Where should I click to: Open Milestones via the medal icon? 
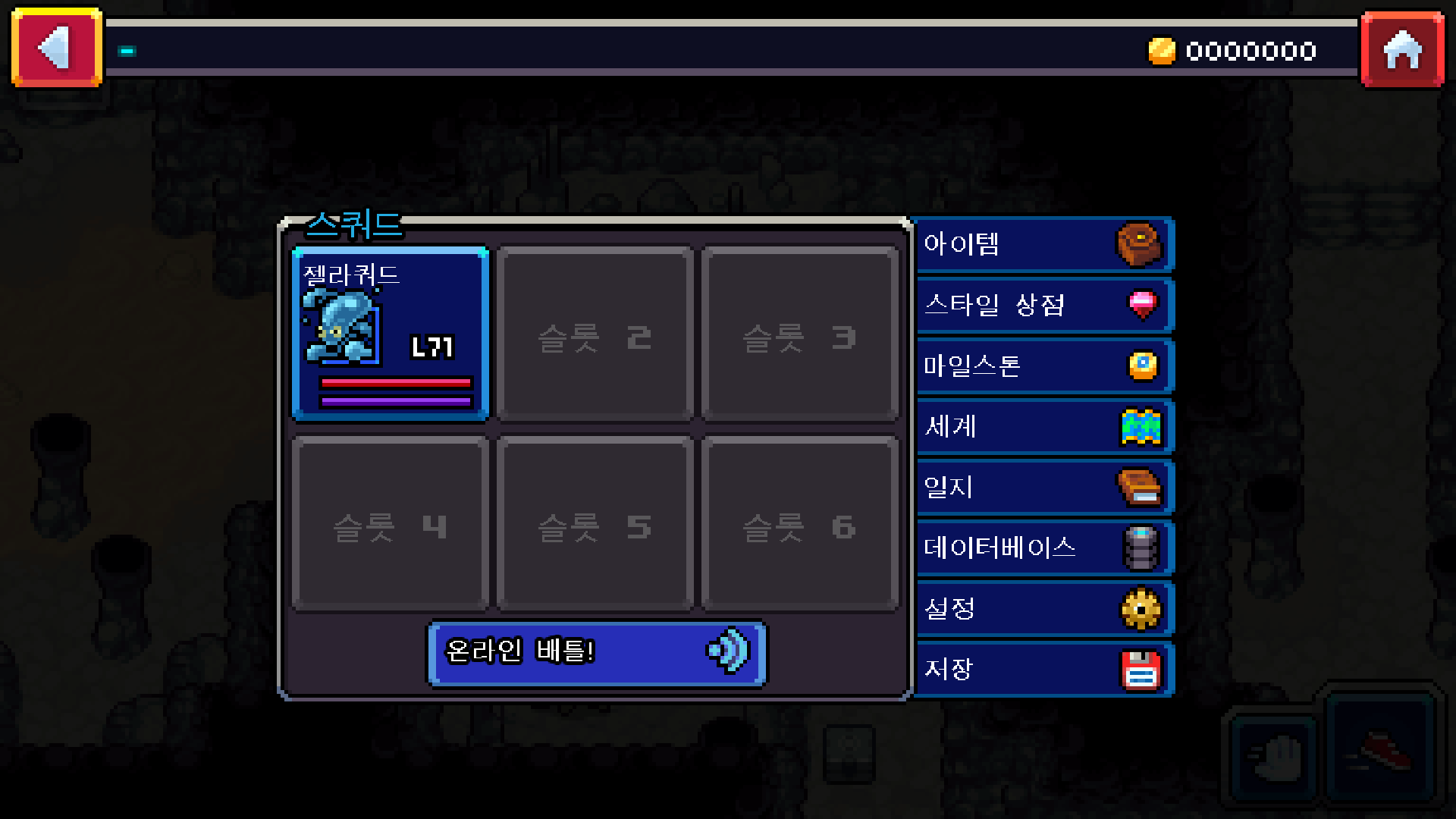pyautogui.click(x=1142, y=366)
